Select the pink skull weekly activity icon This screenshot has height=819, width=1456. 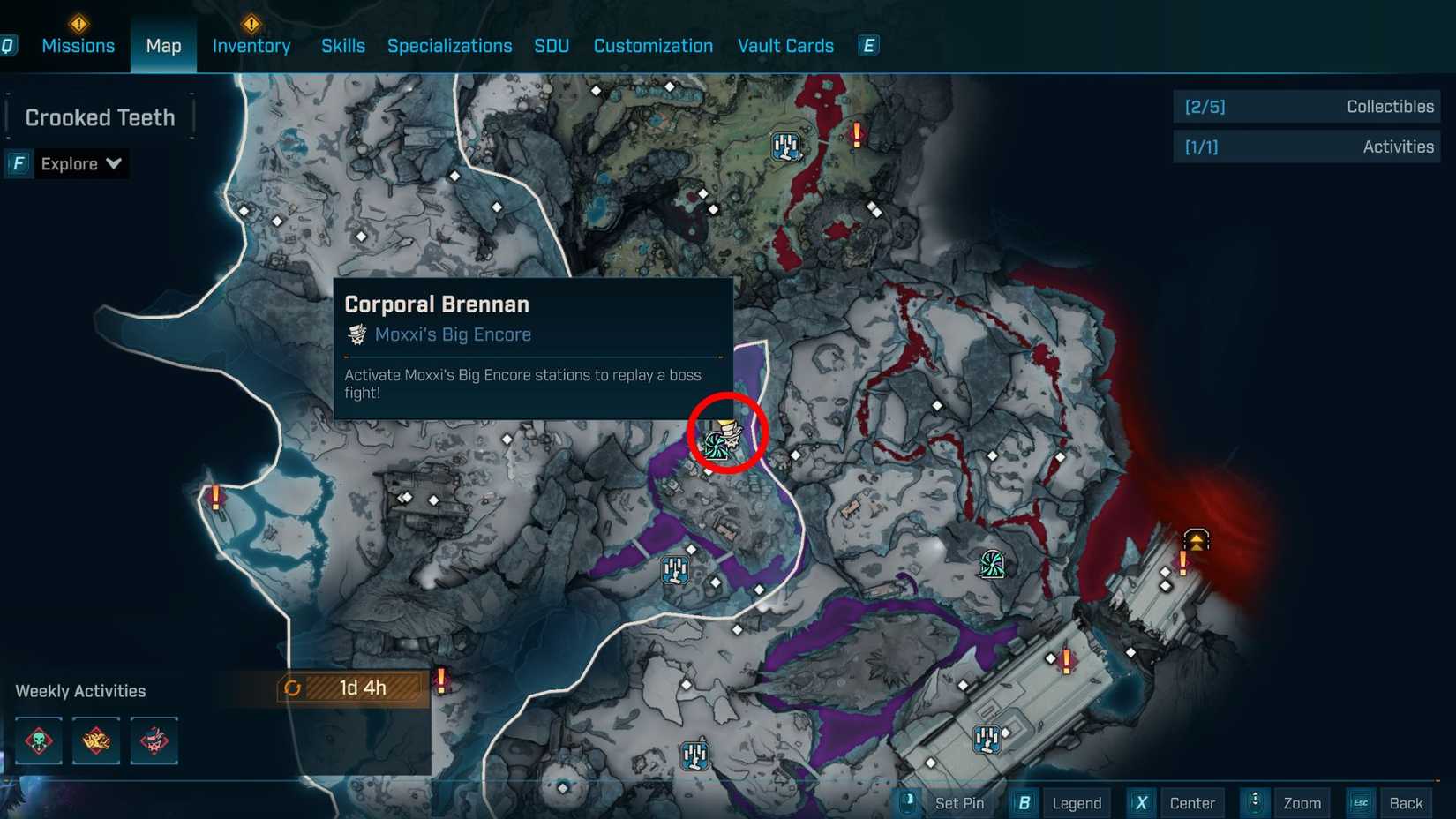154,741
